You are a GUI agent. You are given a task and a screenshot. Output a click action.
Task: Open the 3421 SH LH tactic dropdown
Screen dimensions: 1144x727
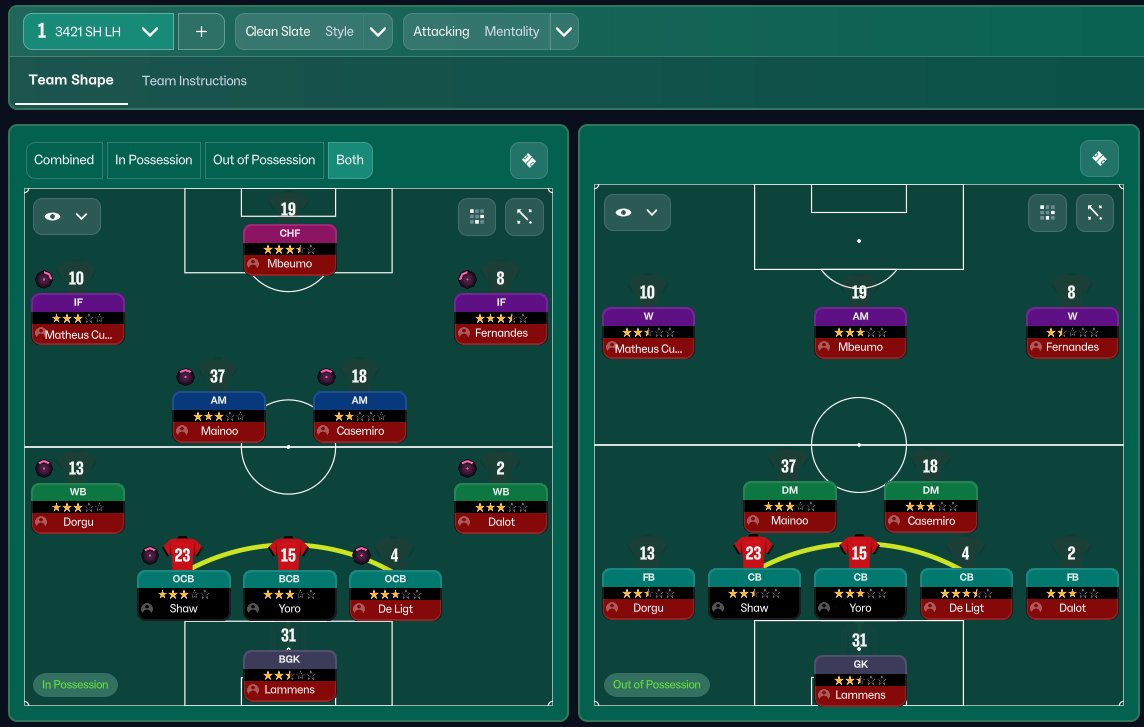98,32
